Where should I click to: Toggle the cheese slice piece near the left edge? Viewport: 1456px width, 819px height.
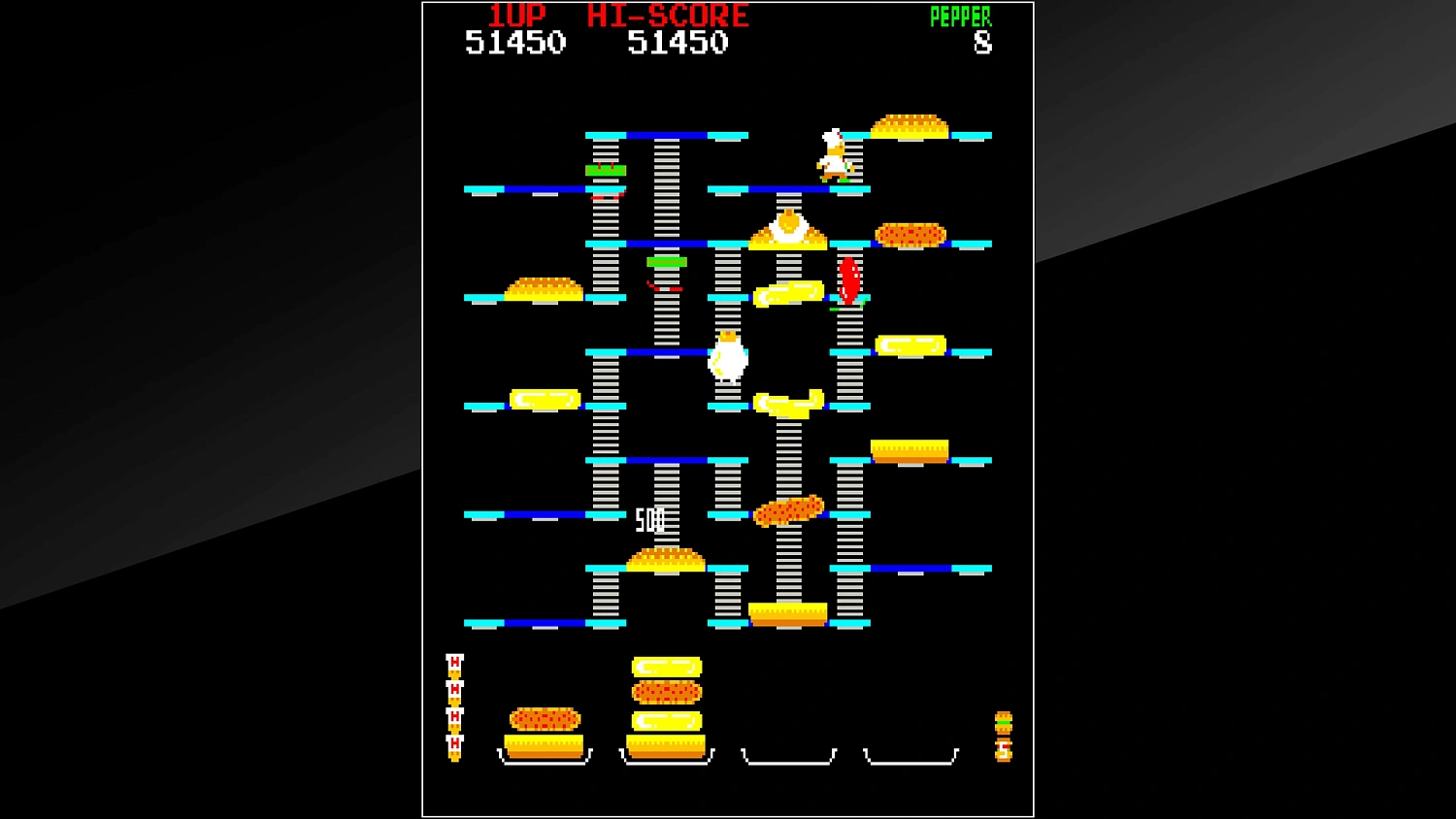[542, 398]
